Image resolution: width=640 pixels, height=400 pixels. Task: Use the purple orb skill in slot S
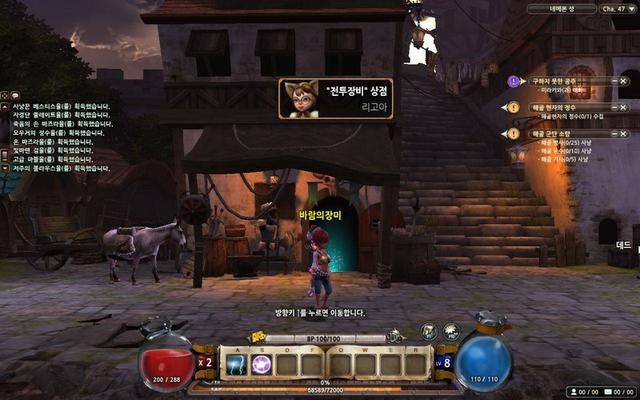(262, 365)
